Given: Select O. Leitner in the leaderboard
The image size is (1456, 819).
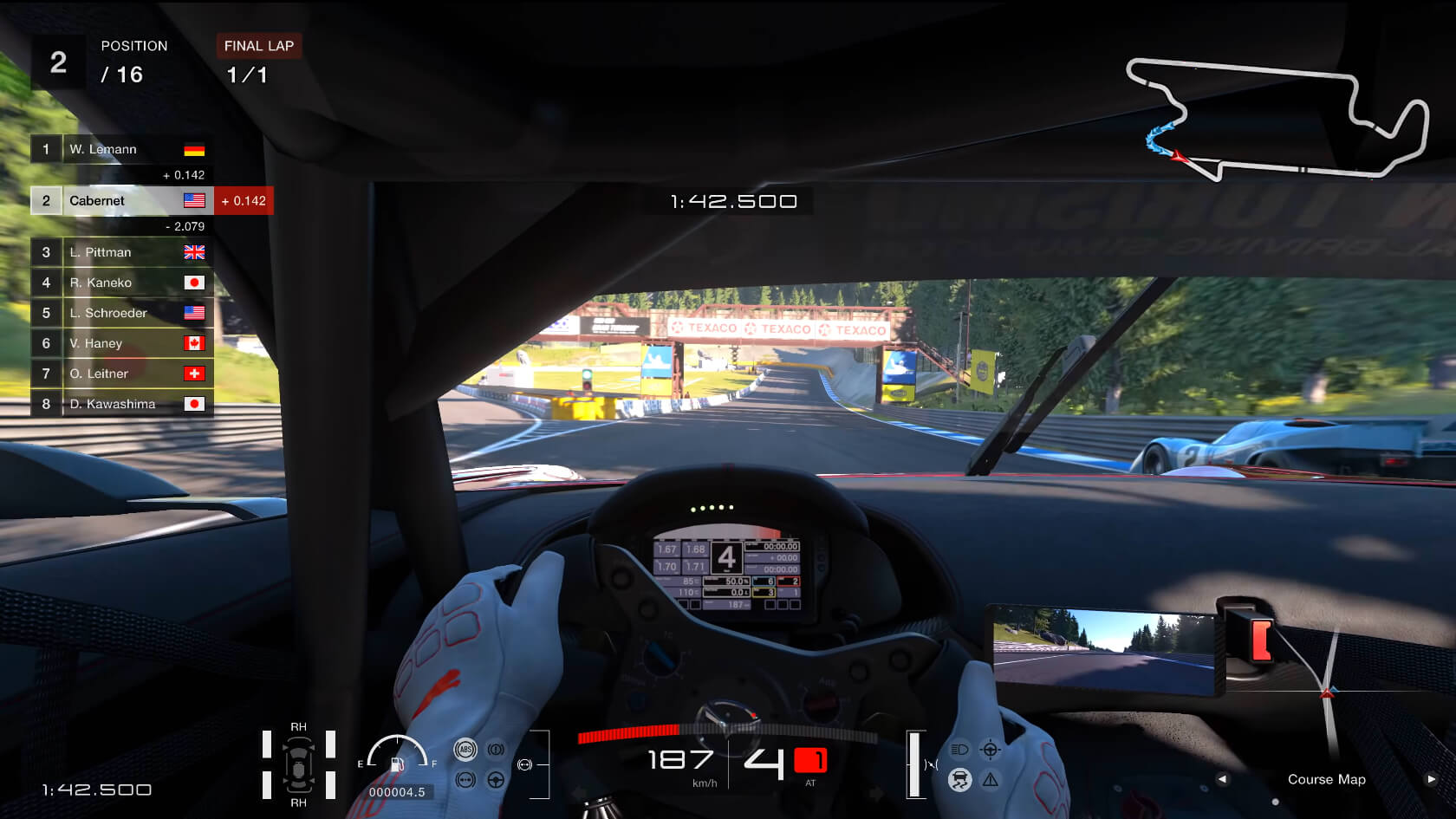Looking at the screenshot, I should click(x=121, y=374).
